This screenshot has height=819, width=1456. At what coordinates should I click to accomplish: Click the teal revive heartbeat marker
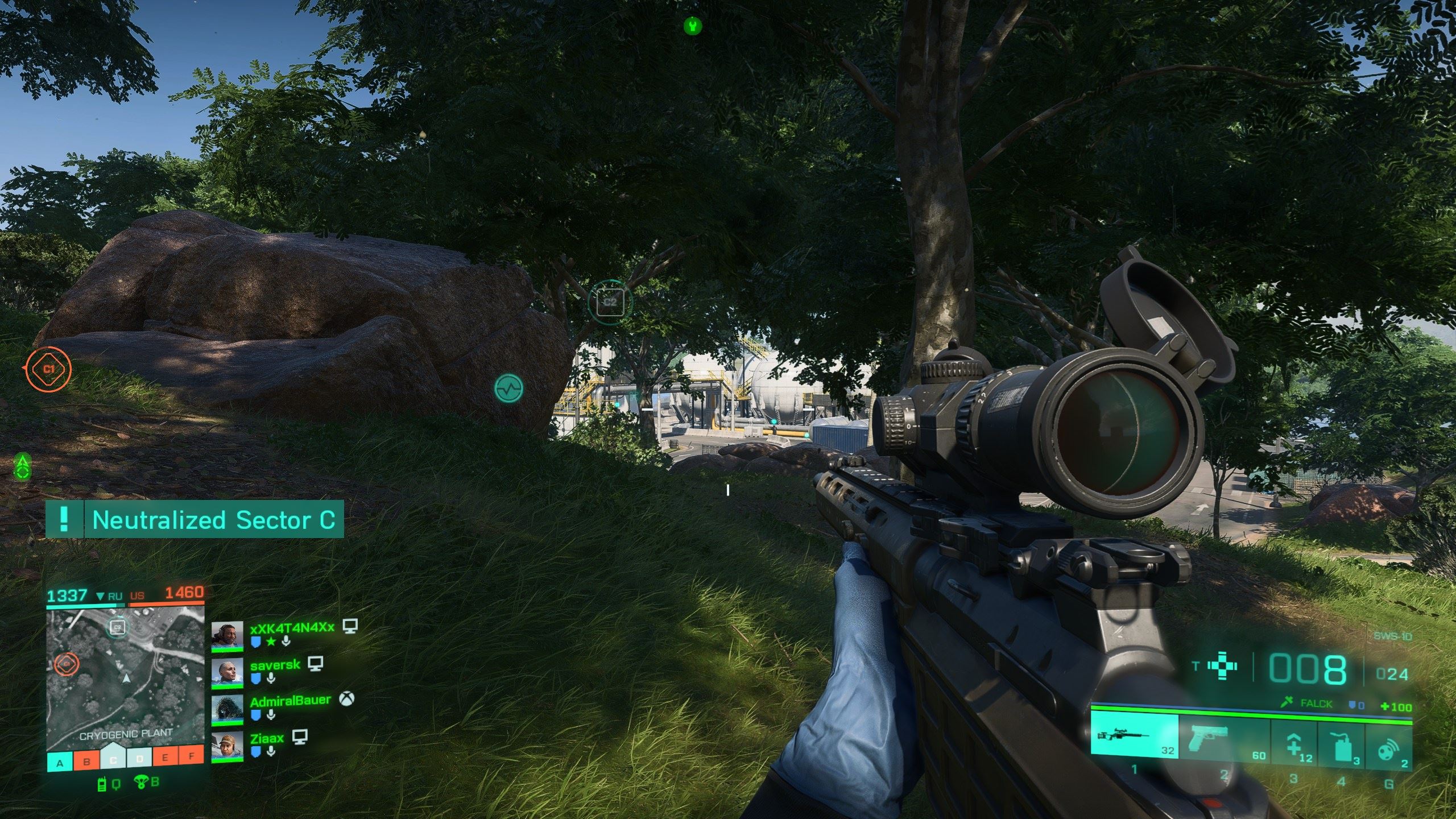tap(508, 389)
